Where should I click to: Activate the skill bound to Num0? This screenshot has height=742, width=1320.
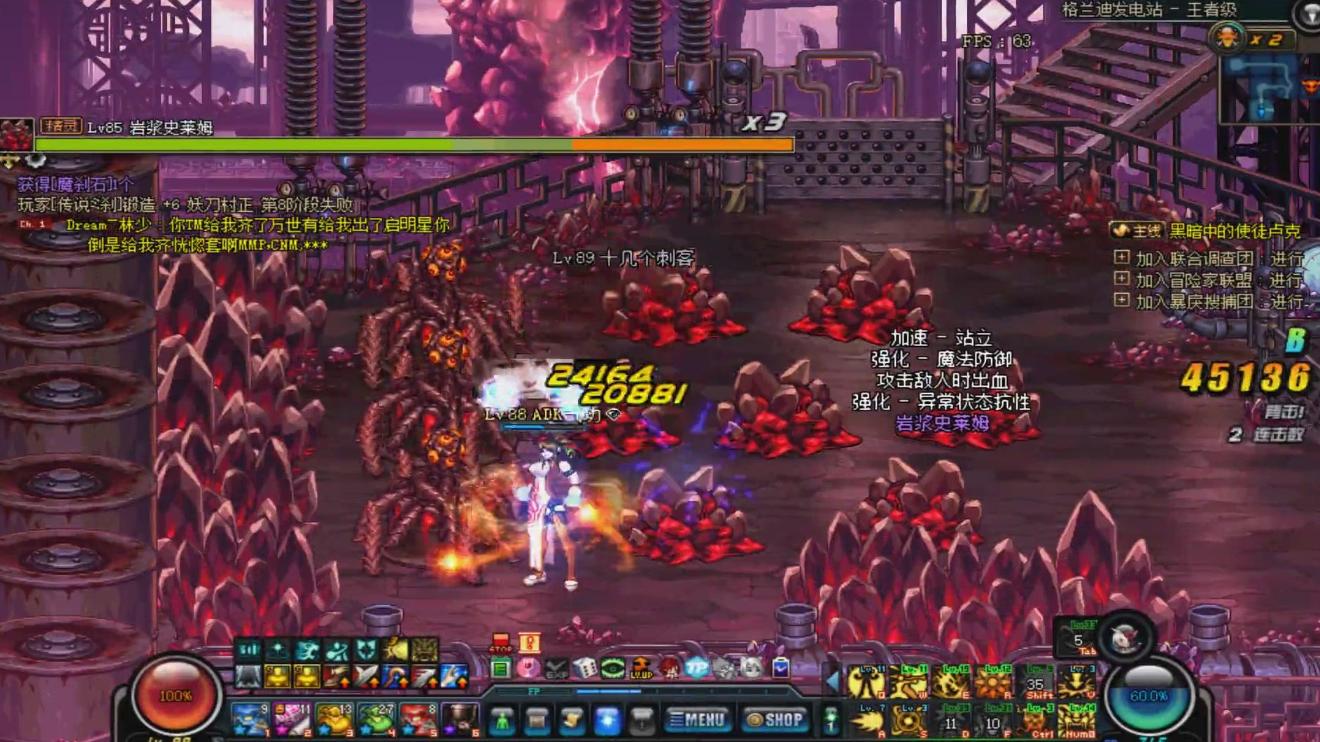tap(1077, 720)
